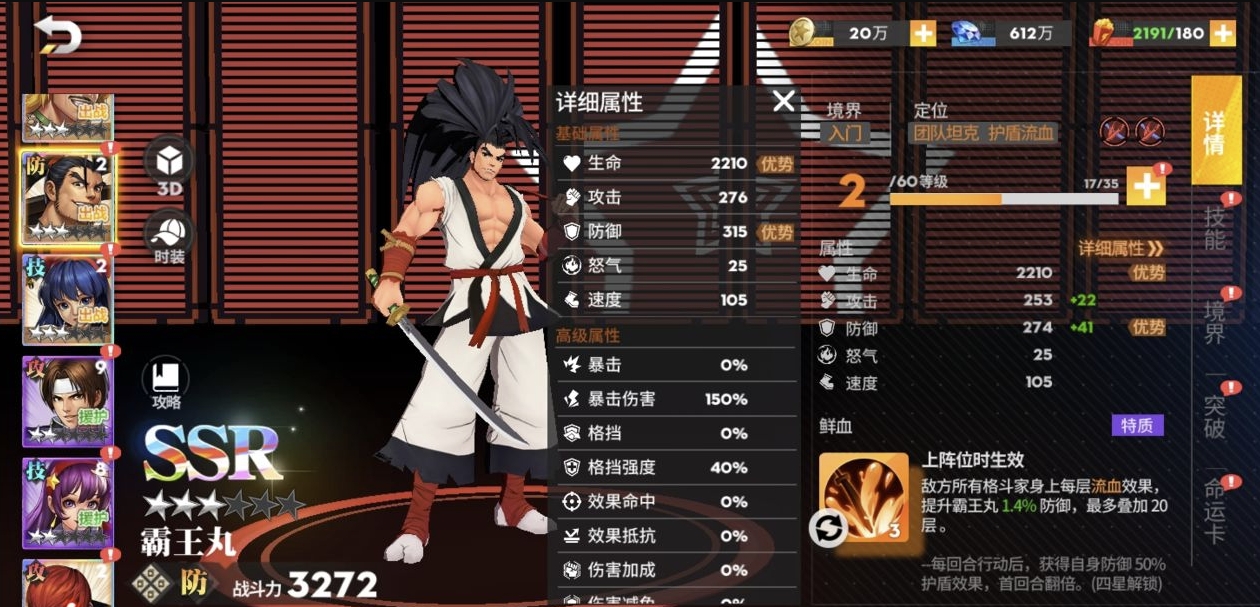
Task: Expand the 详细属性 detailed attributes link
Action: coord(1120,248)
